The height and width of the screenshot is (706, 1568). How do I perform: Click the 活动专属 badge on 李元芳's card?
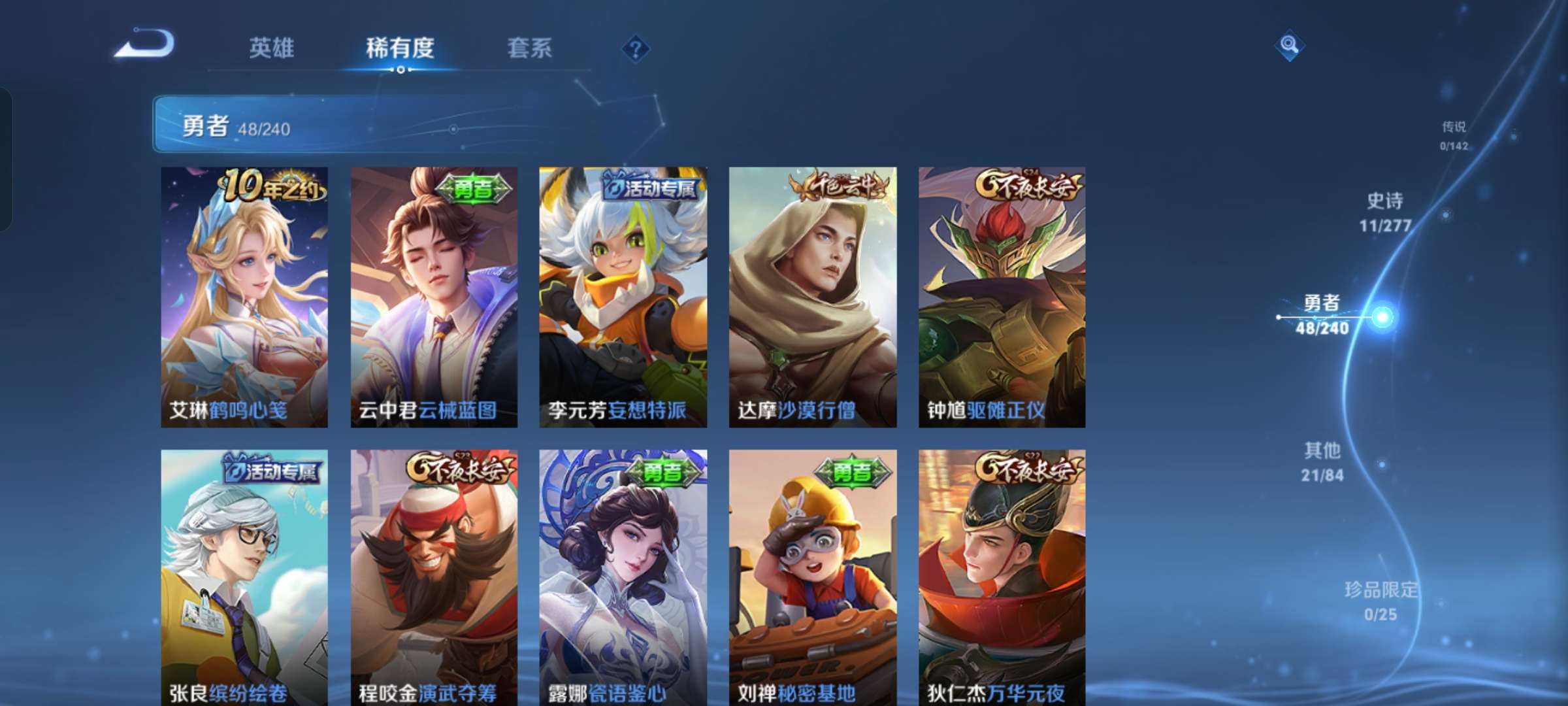point(653,188)
